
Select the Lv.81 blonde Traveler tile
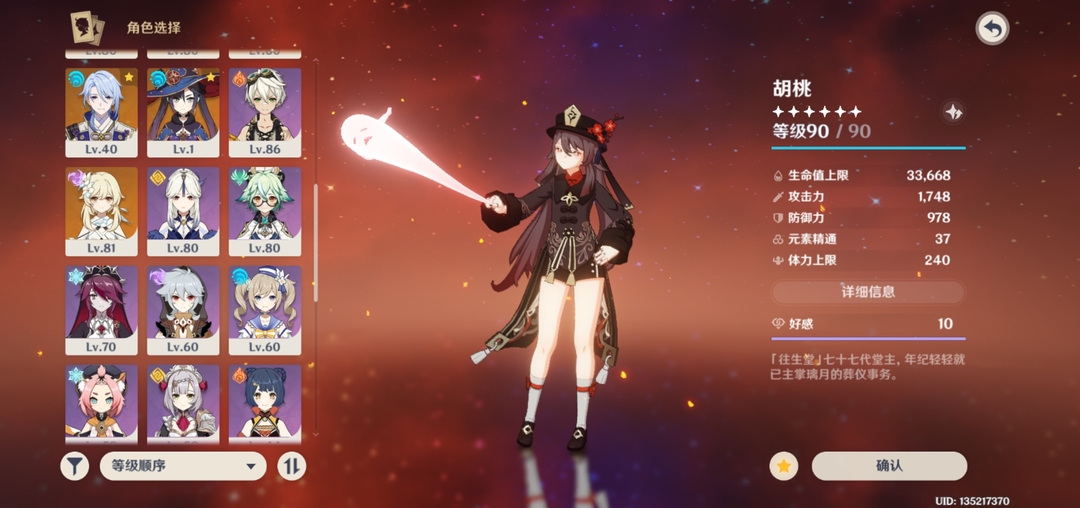[x=101, y=210]
